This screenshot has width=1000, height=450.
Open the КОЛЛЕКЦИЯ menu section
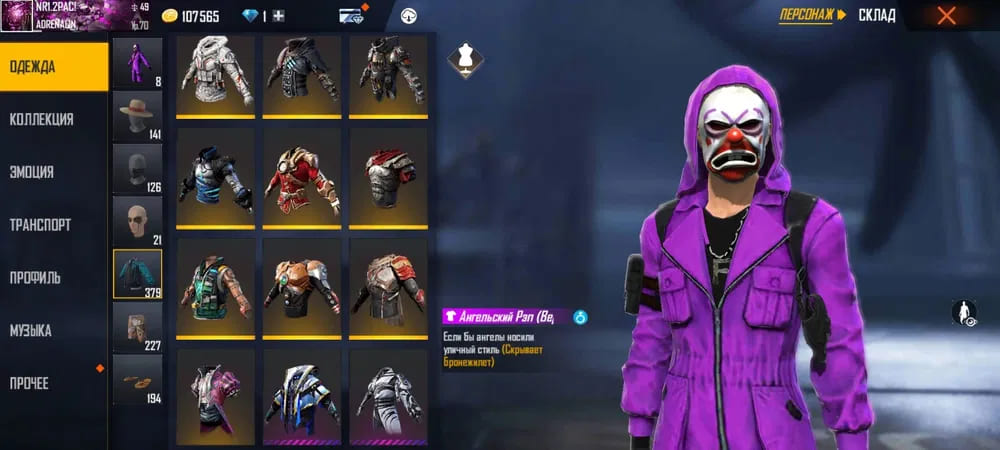42,119
